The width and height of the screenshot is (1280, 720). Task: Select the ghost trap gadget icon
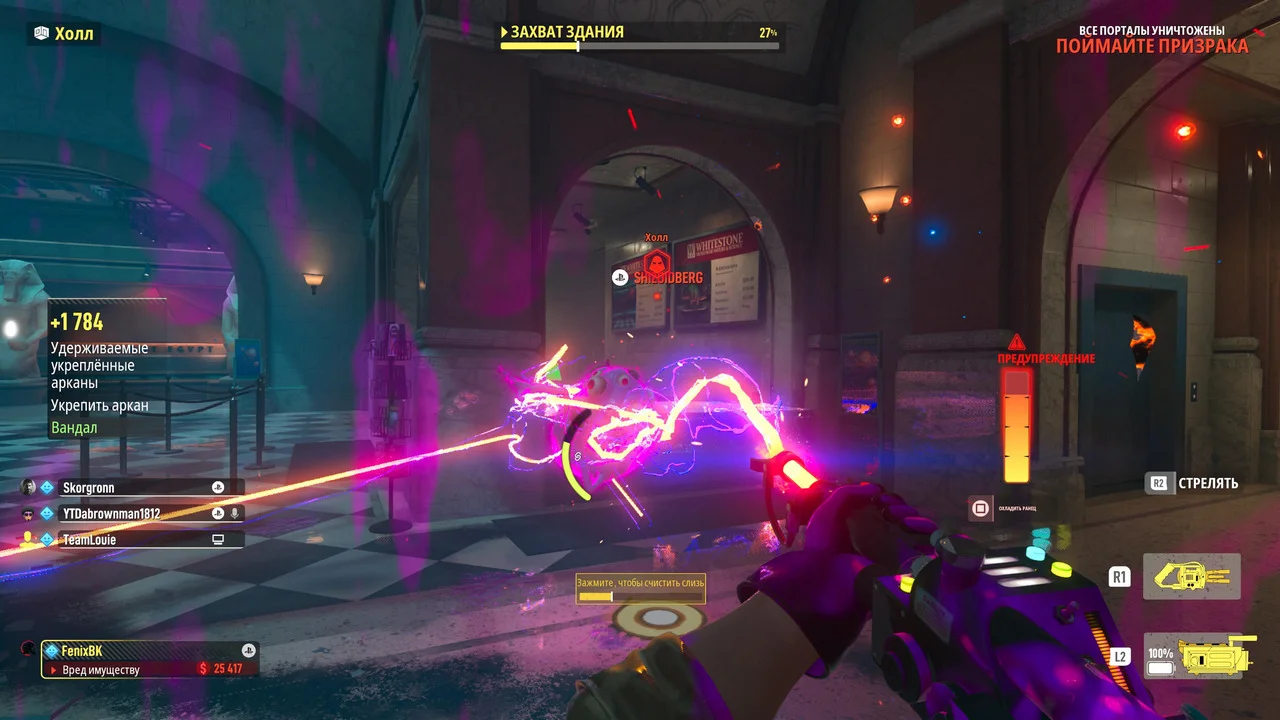pyautogui.click(x=1199, y=656)
